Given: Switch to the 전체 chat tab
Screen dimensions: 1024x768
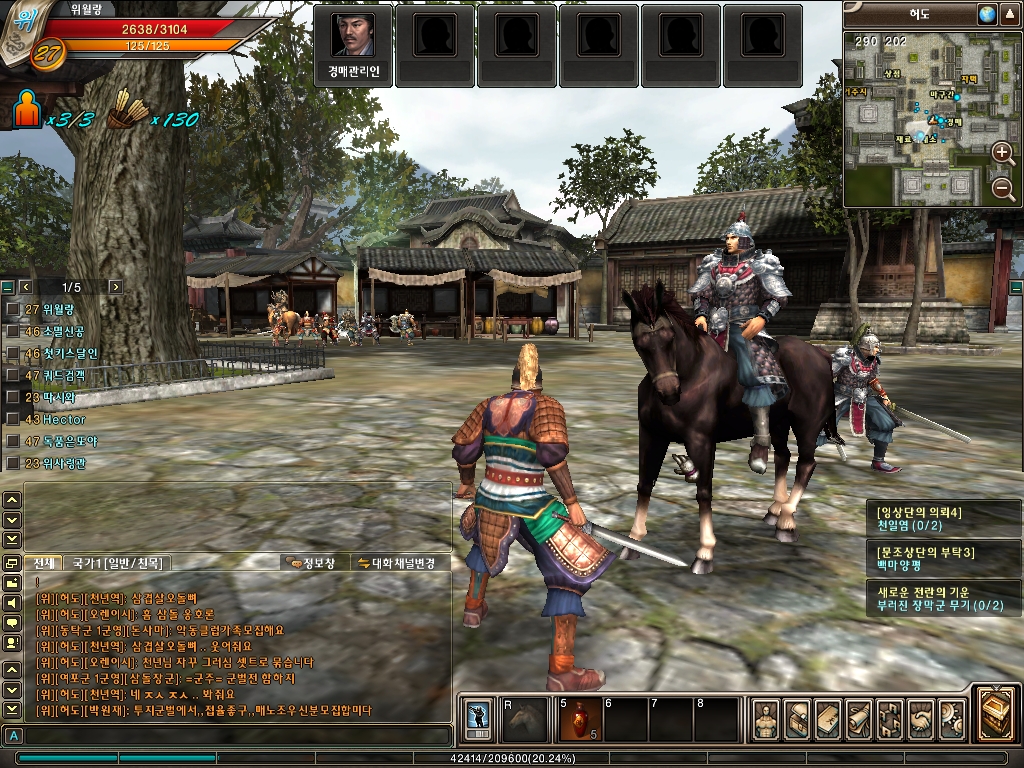Looking at the screenshot, I should coord(42,563).
